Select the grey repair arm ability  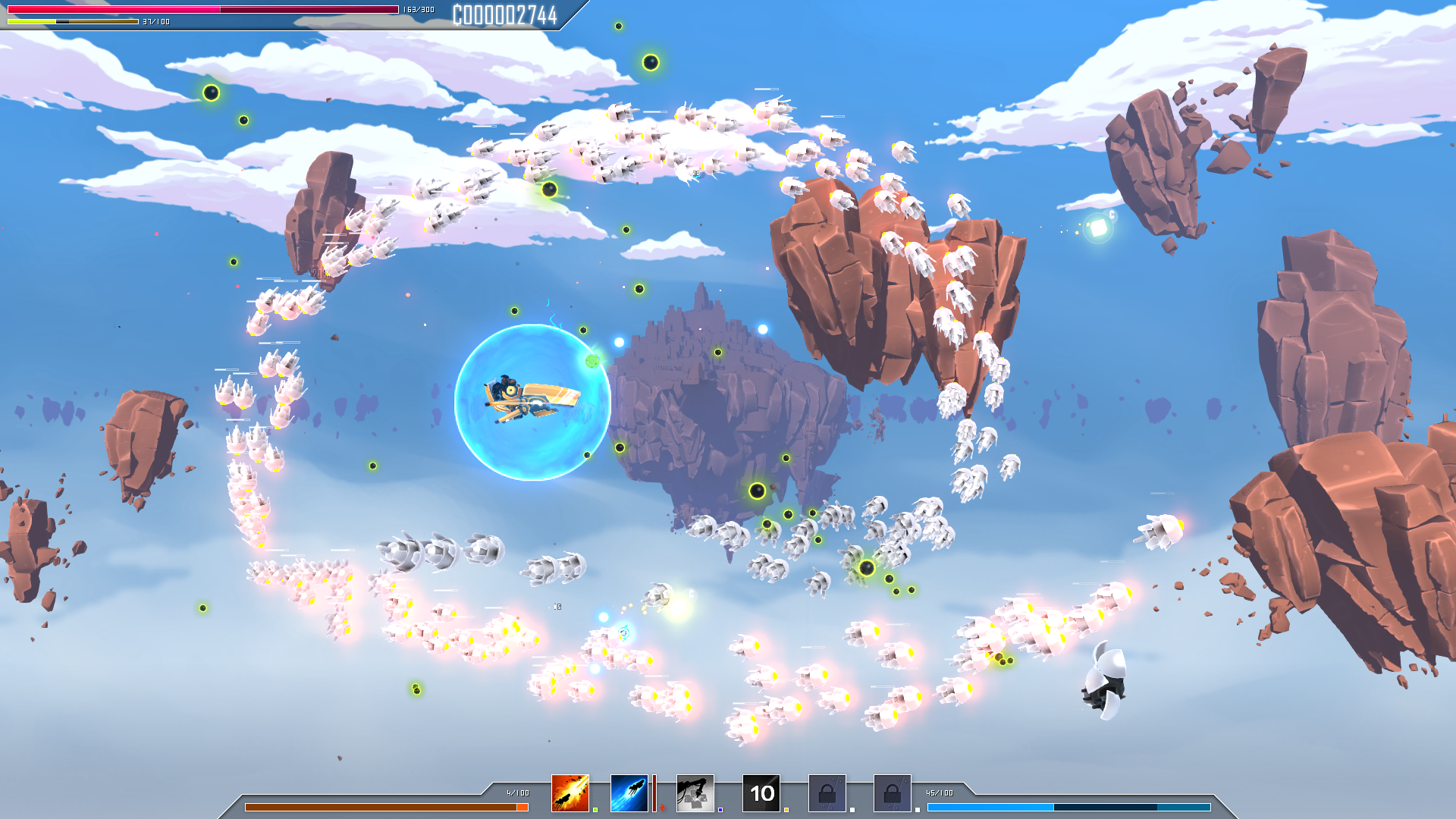click(x=695, y=793)
